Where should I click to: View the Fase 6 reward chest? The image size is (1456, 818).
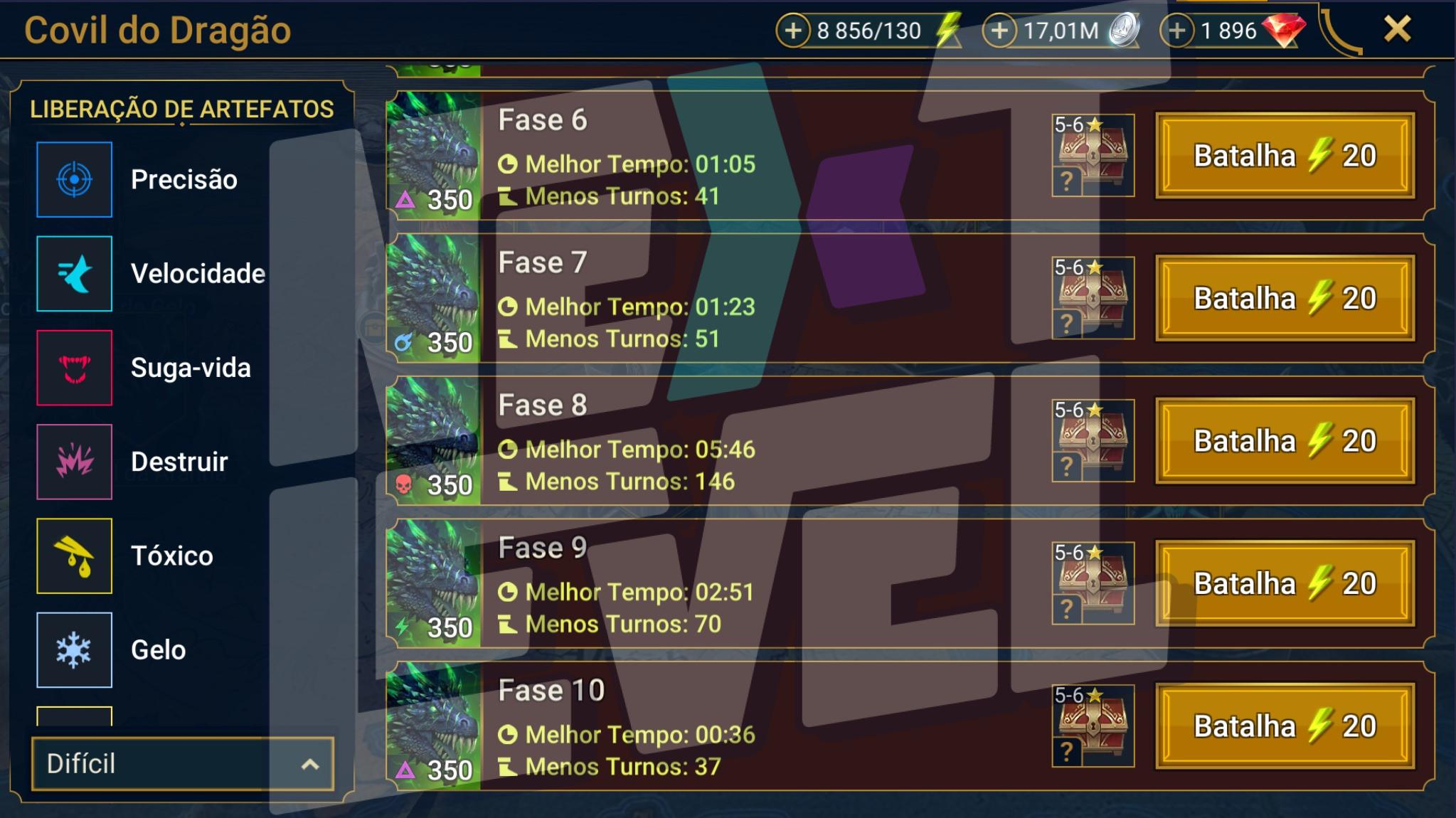click(1093, 155)
